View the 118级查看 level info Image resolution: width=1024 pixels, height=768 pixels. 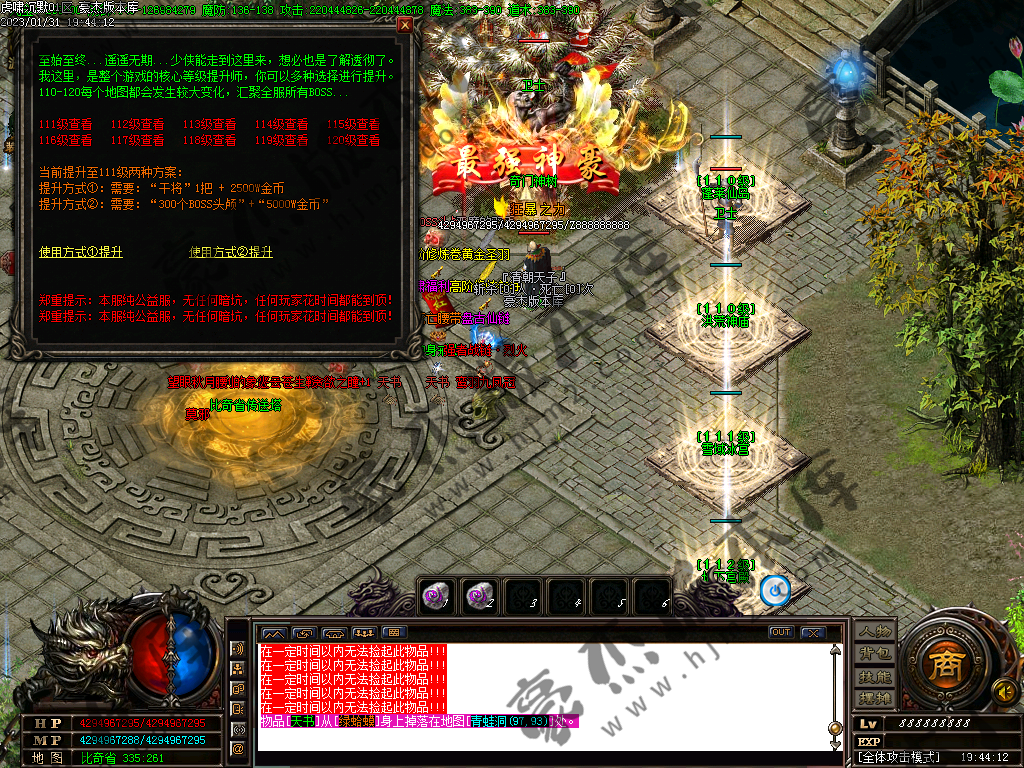coord(210,141)
